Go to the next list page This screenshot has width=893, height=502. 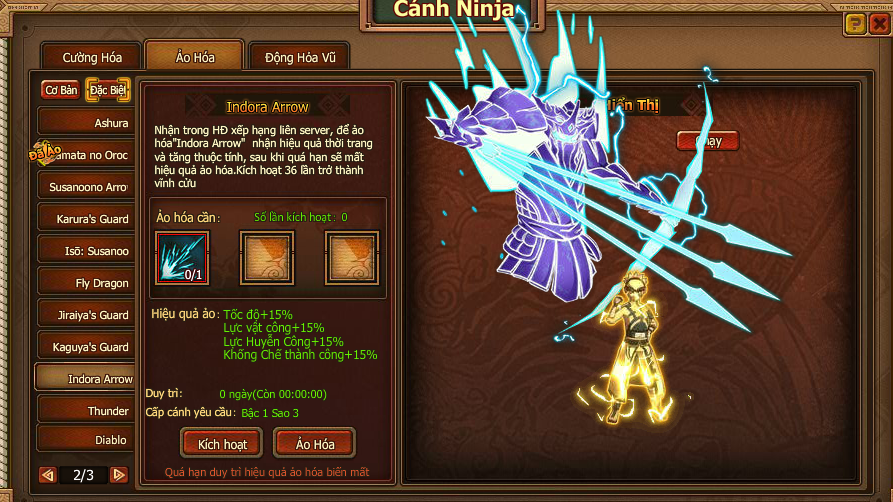118,475
